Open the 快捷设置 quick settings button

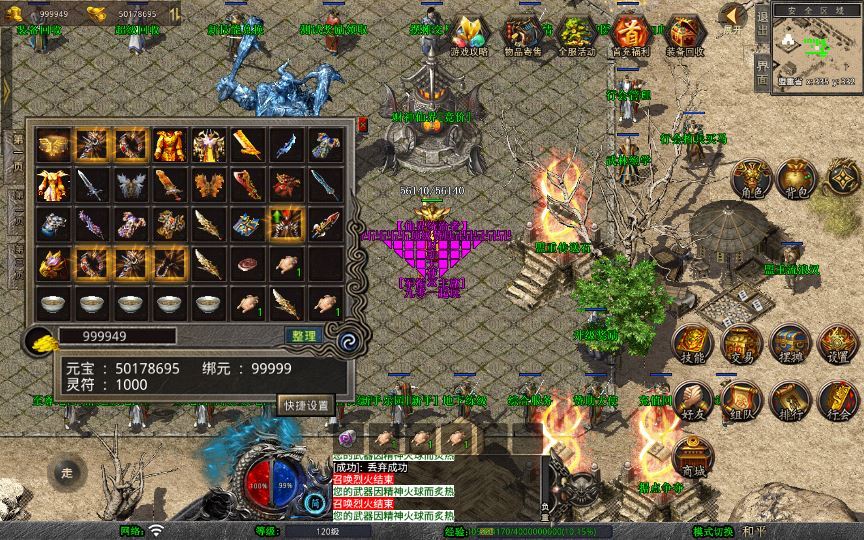coord(305,405)
